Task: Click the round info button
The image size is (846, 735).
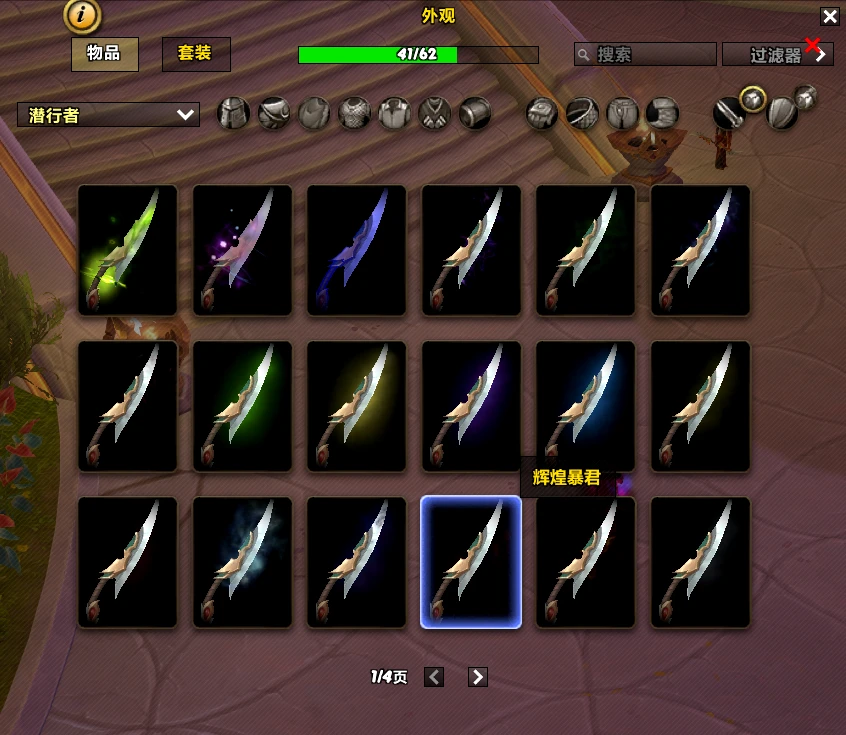Action: point(81,15)
